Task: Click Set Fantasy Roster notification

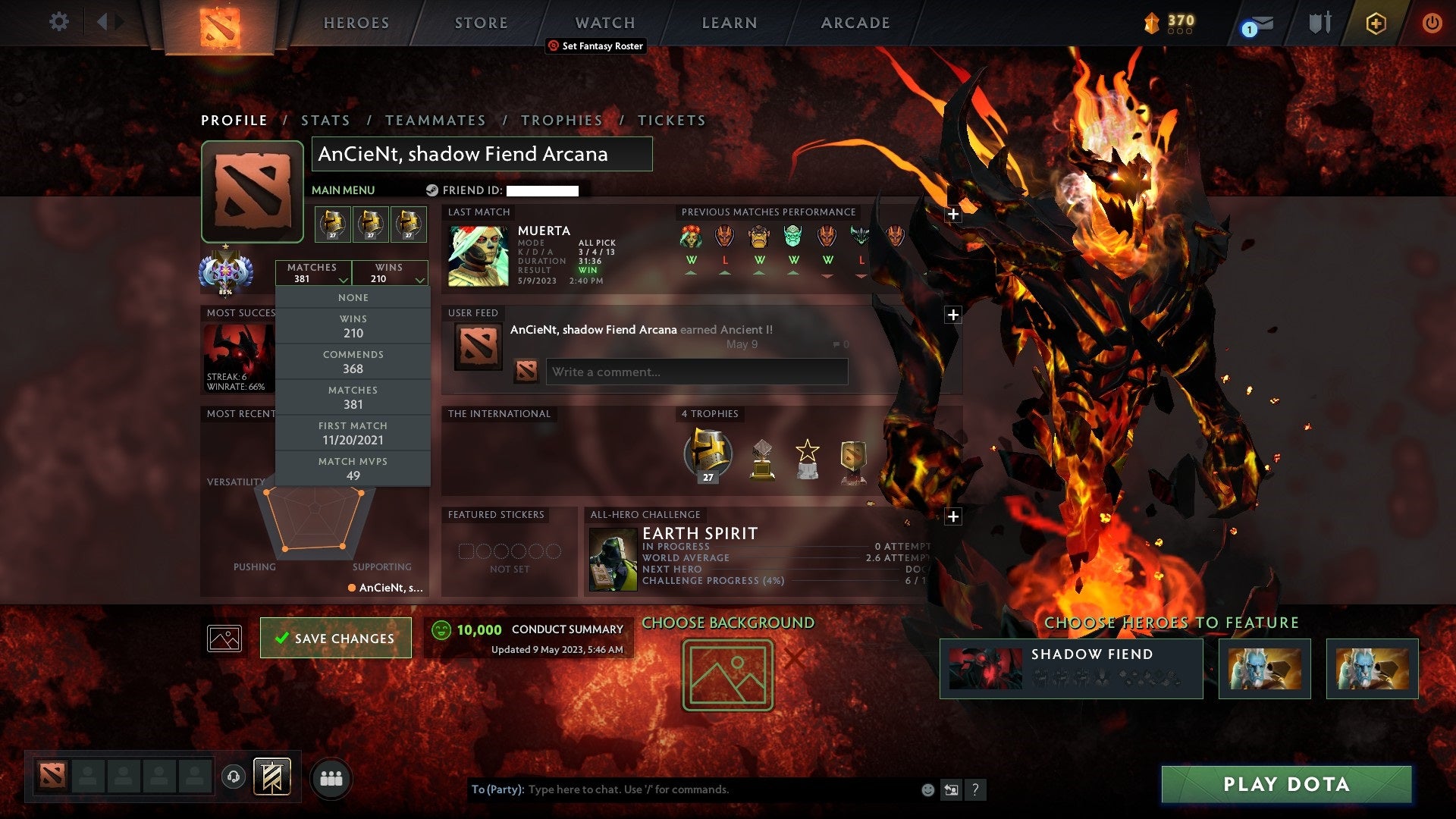Action: 596,46
